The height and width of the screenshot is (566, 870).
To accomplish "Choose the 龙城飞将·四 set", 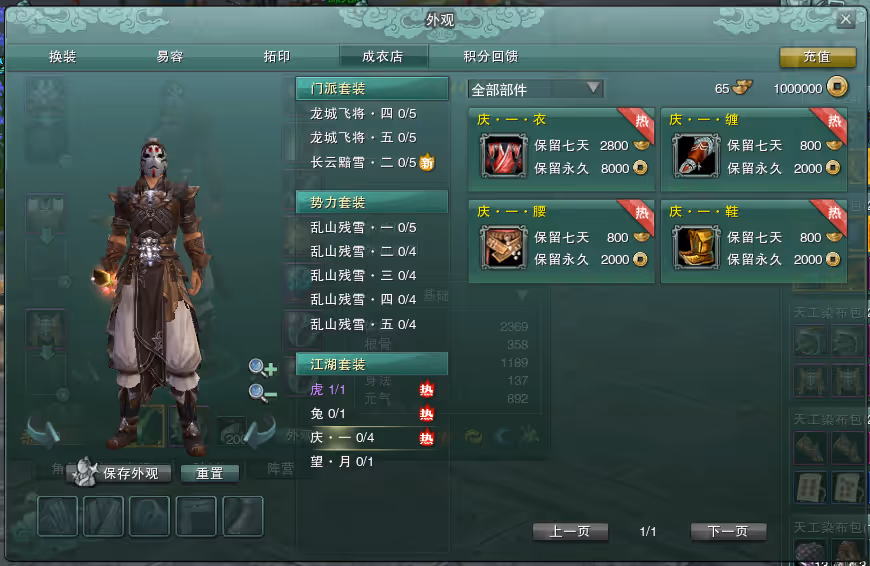I will 362,113.
